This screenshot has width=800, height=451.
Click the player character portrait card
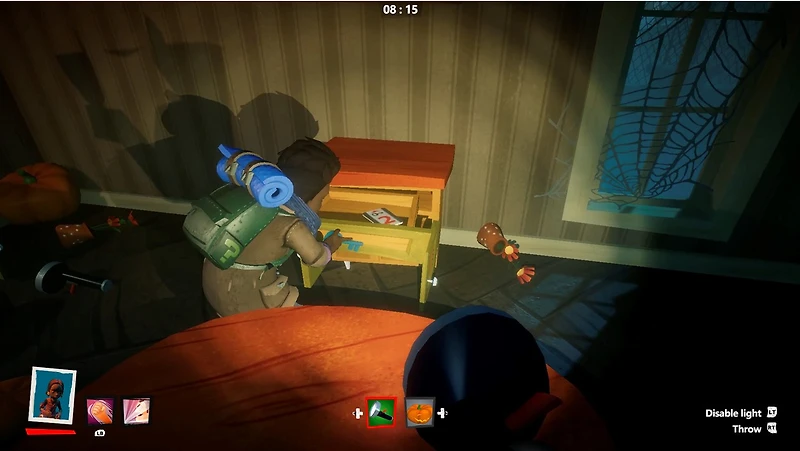tap(52, 397)
